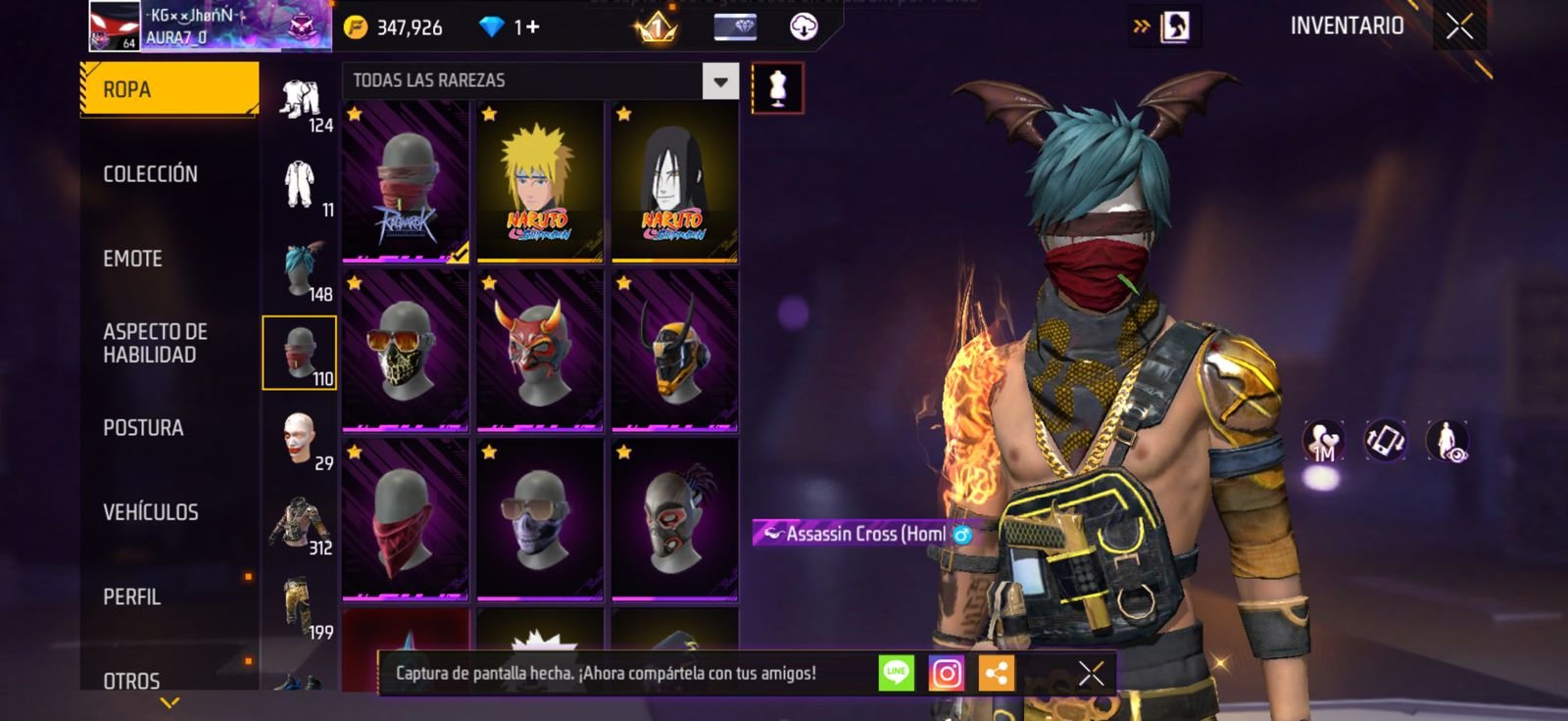Select the Ropa menu tab
Viewport: 1568px width, 721px height.
(169, 89)
